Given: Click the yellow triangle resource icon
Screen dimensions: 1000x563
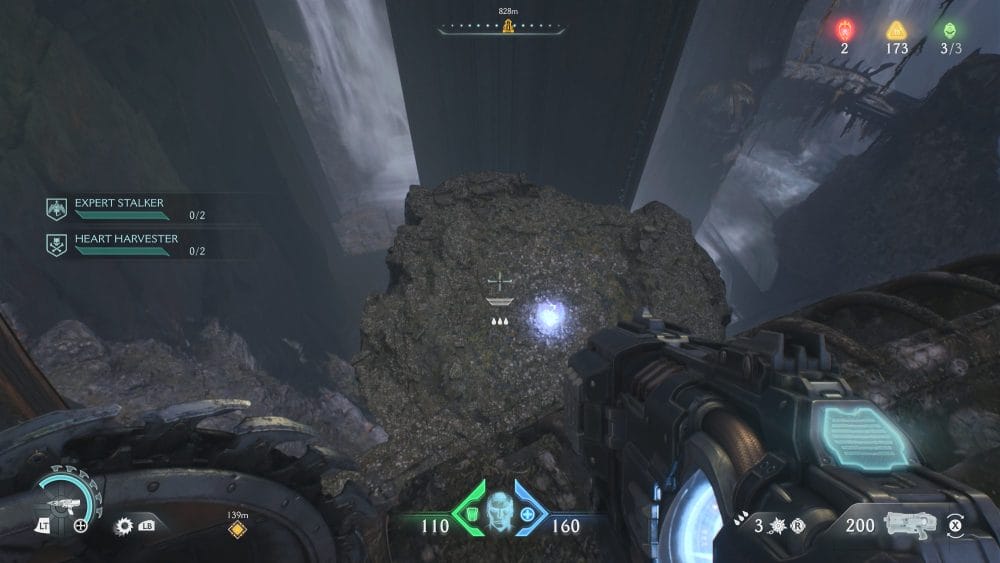Looking at the screenshot, I should click(x=896, y=29).
